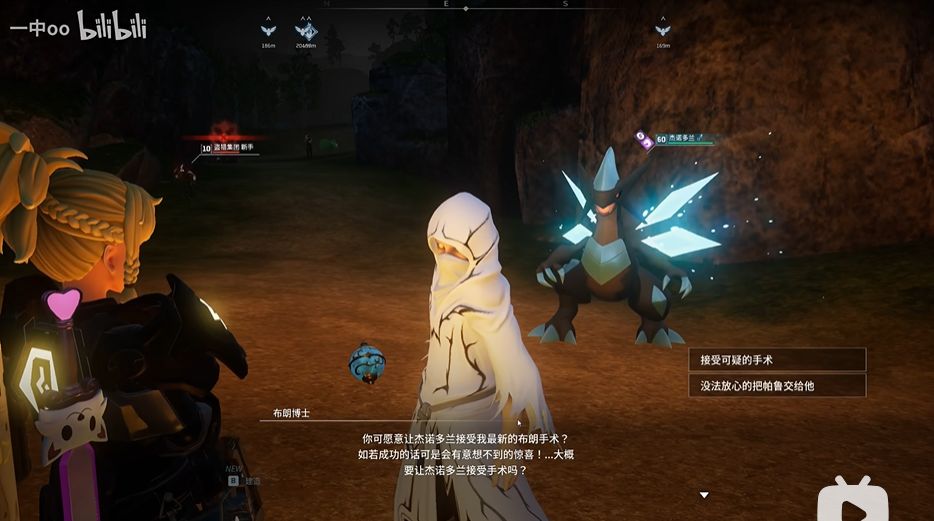Choose "接受可疑的手术" dialogue option
The width and height of the screenshot is (934, 521).
[x=776, y=360]
